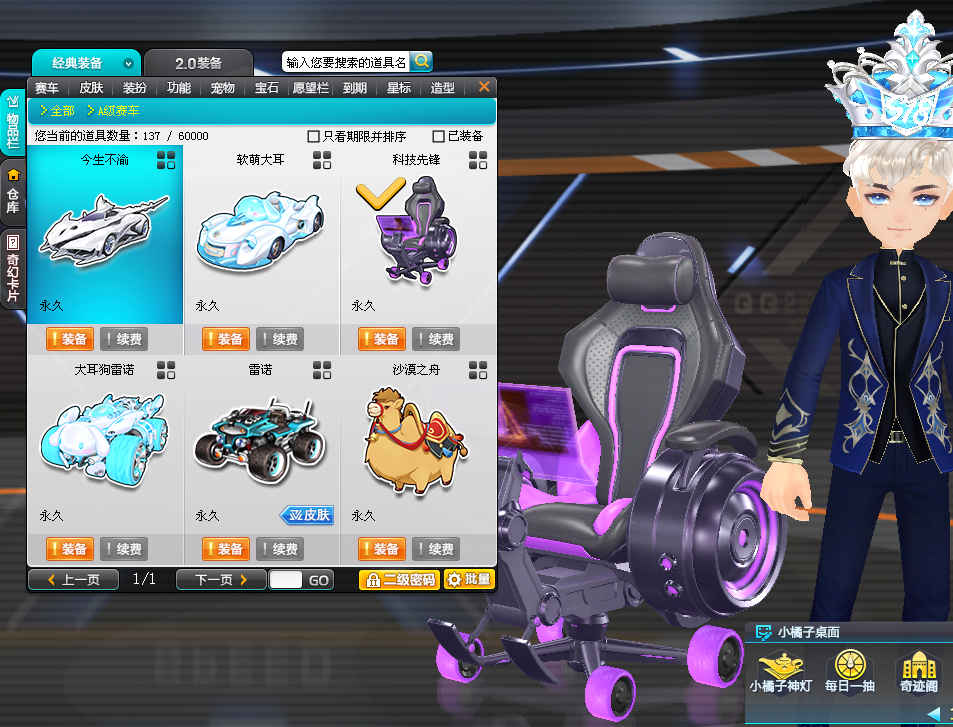This screenshot has height=727, width=953.
Task: Switch to the 2.0装备 tab
Action: click(x=198, y=63)
